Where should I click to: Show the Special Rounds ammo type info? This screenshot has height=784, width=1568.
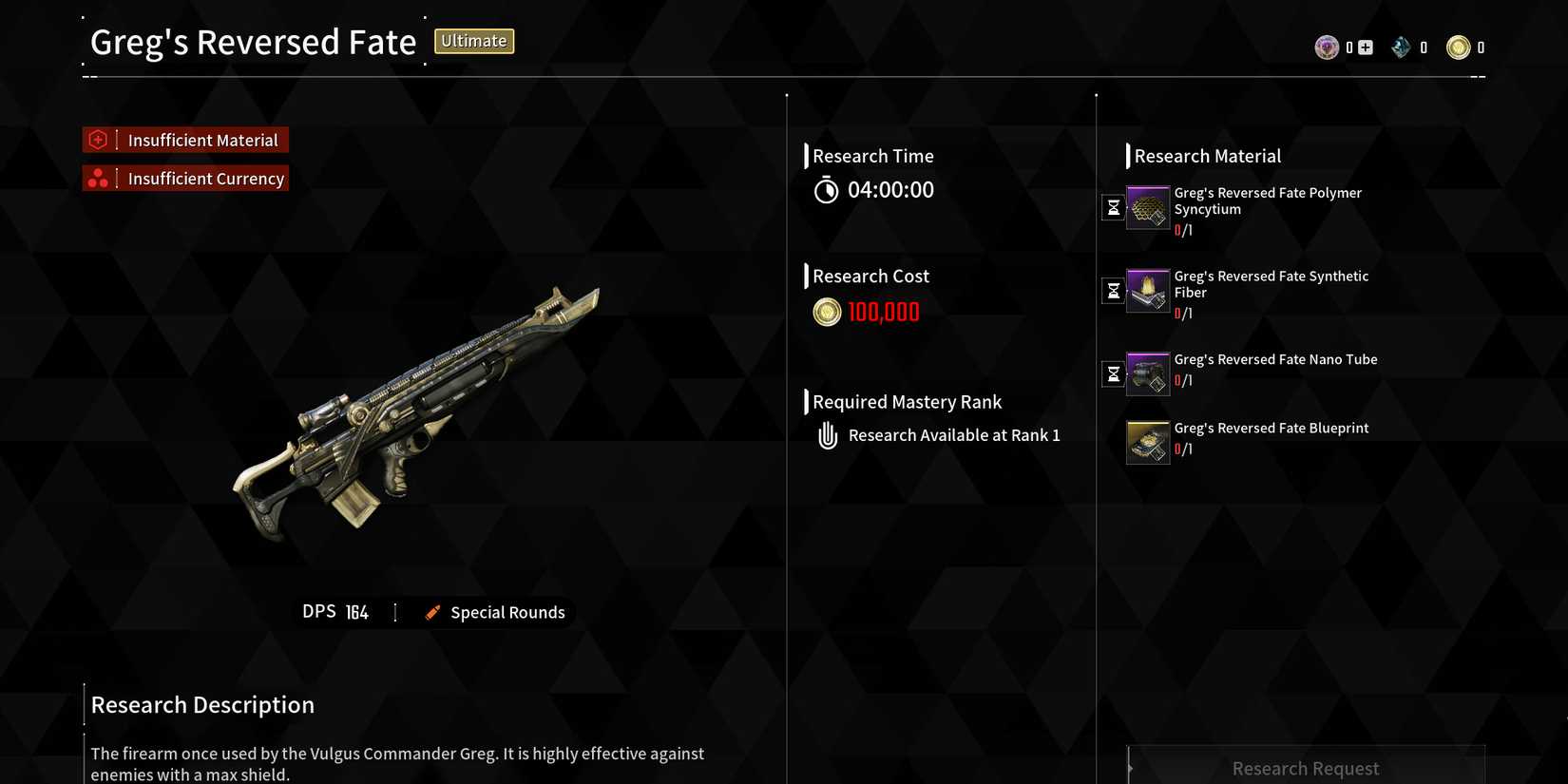point(496,613)
